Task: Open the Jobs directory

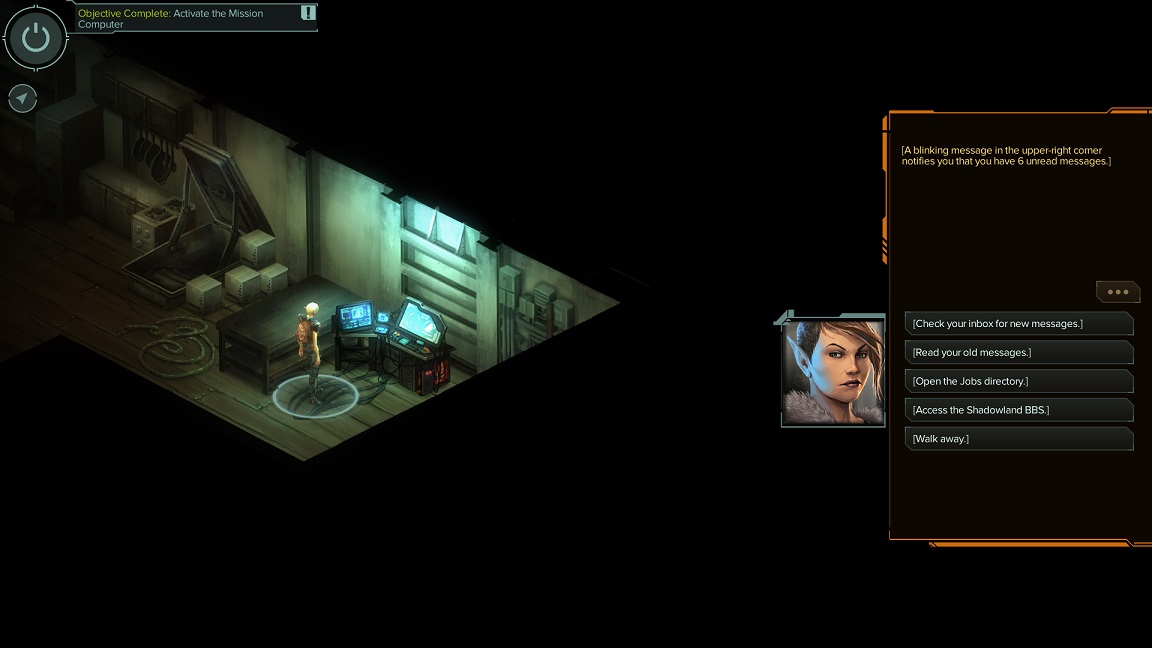Action: 1018,381
